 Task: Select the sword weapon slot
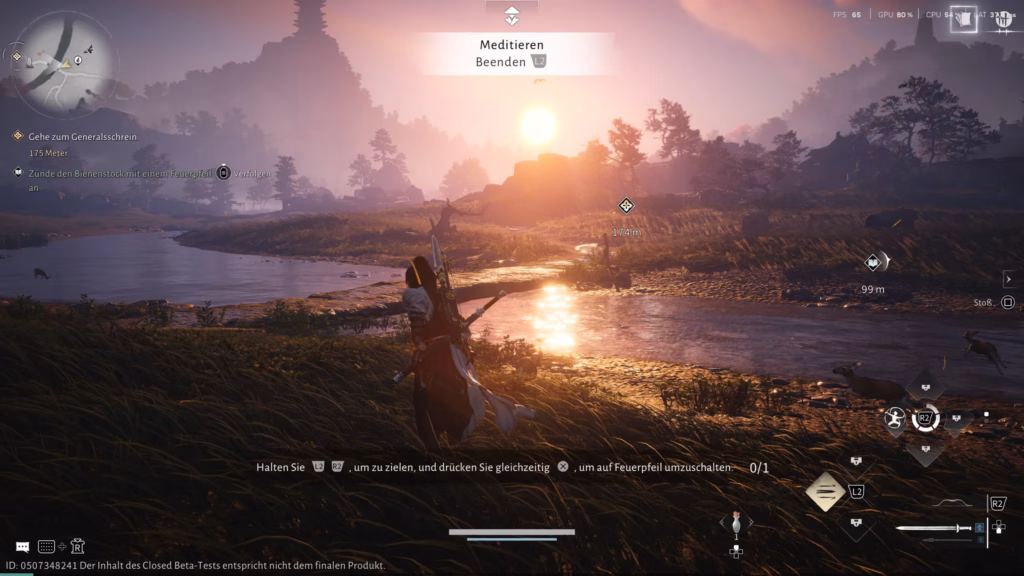(934, 528)
